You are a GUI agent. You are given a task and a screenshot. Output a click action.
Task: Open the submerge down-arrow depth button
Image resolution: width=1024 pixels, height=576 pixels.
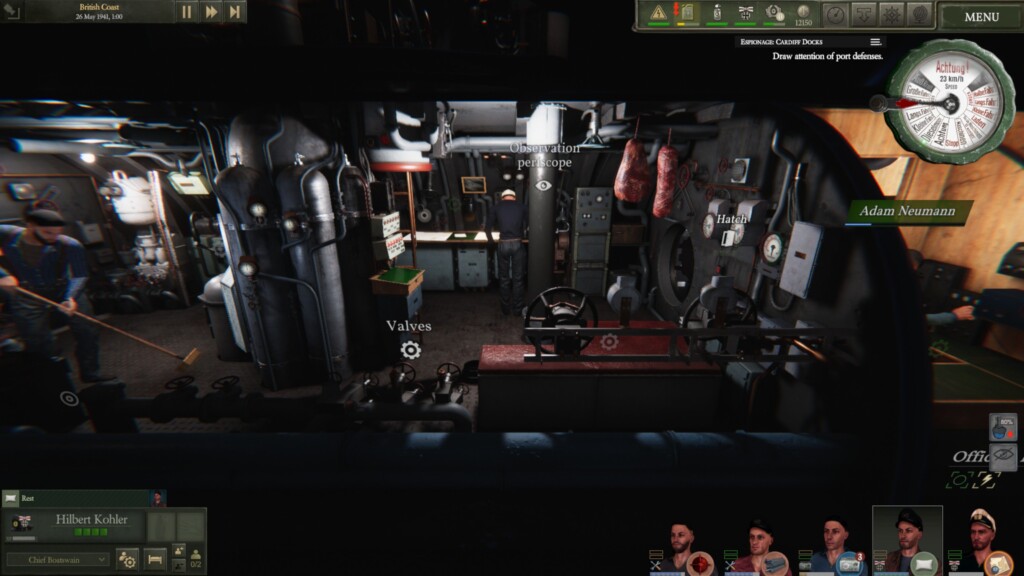[x=863, y=14]
